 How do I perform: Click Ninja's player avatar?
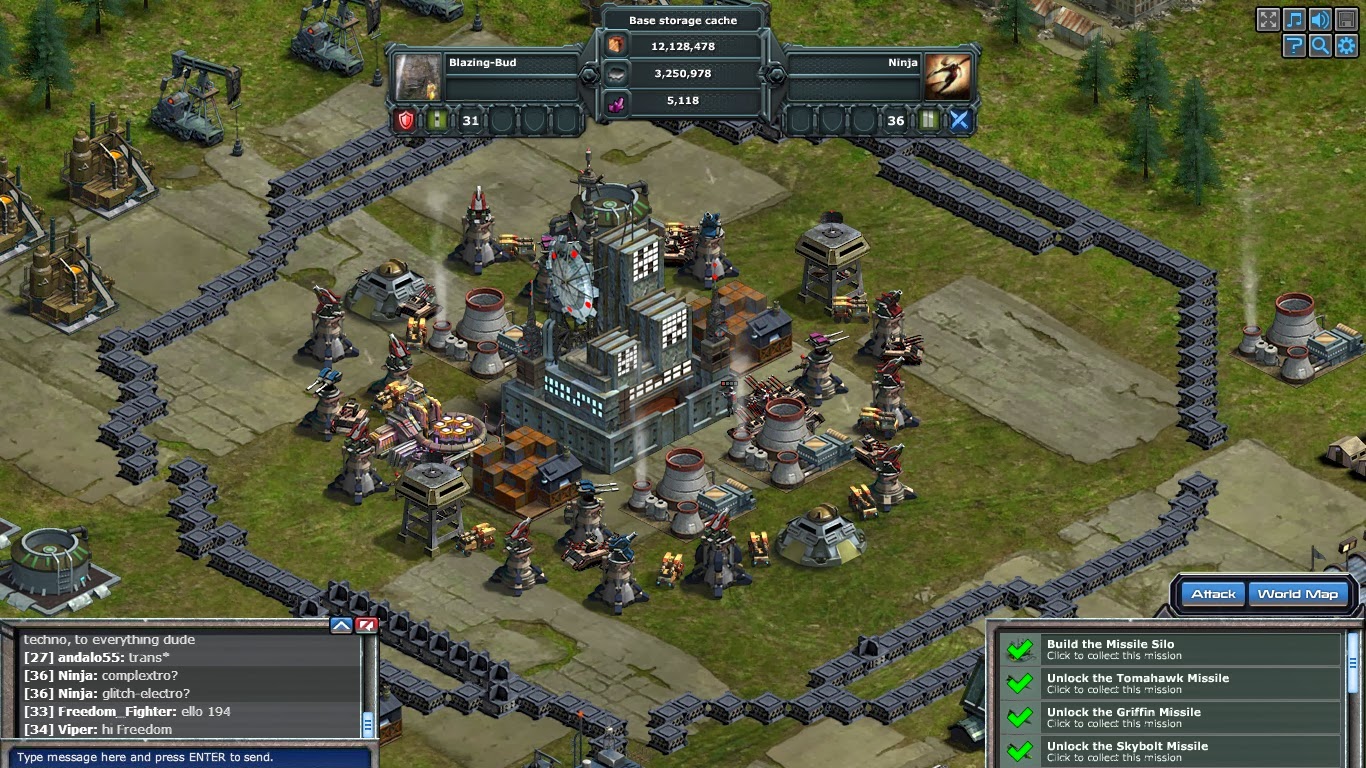click(x=946, y=76)
